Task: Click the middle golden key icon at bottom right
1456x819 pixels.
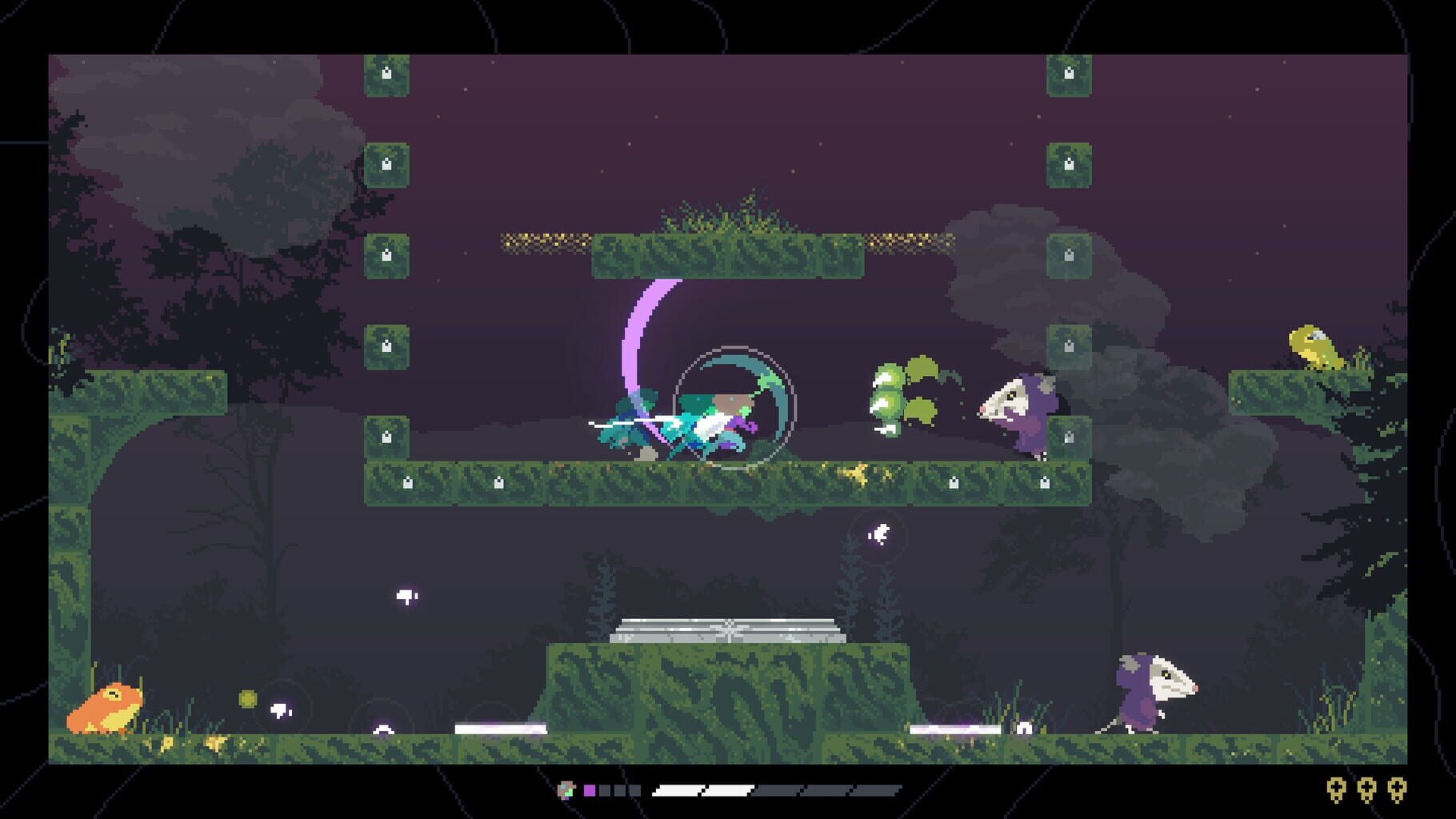Action: point(1366,789)
